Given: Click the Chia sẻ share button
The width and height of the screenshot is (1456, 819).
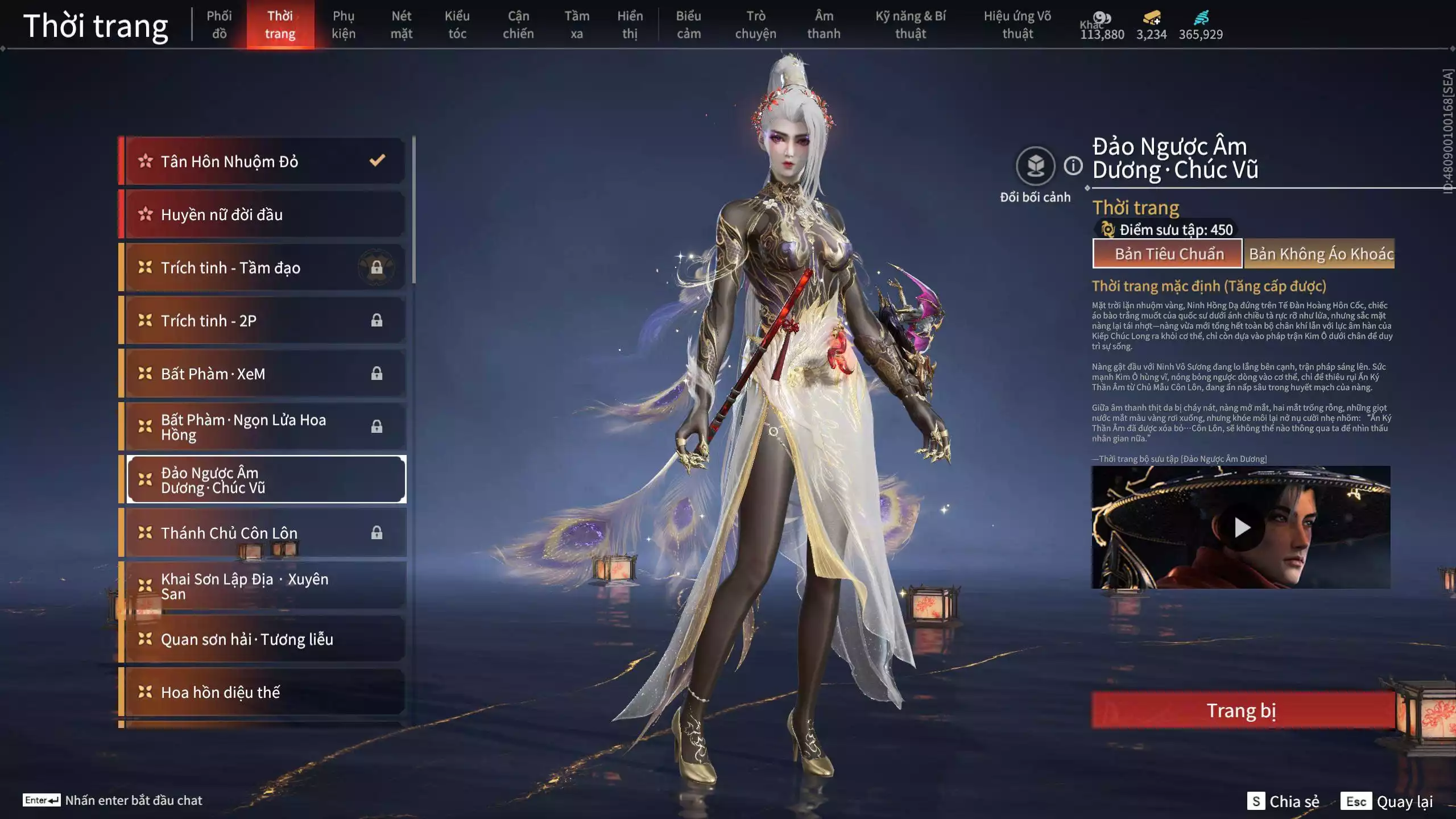Looking at the screenshot, I should click(x=1284, y=801).
